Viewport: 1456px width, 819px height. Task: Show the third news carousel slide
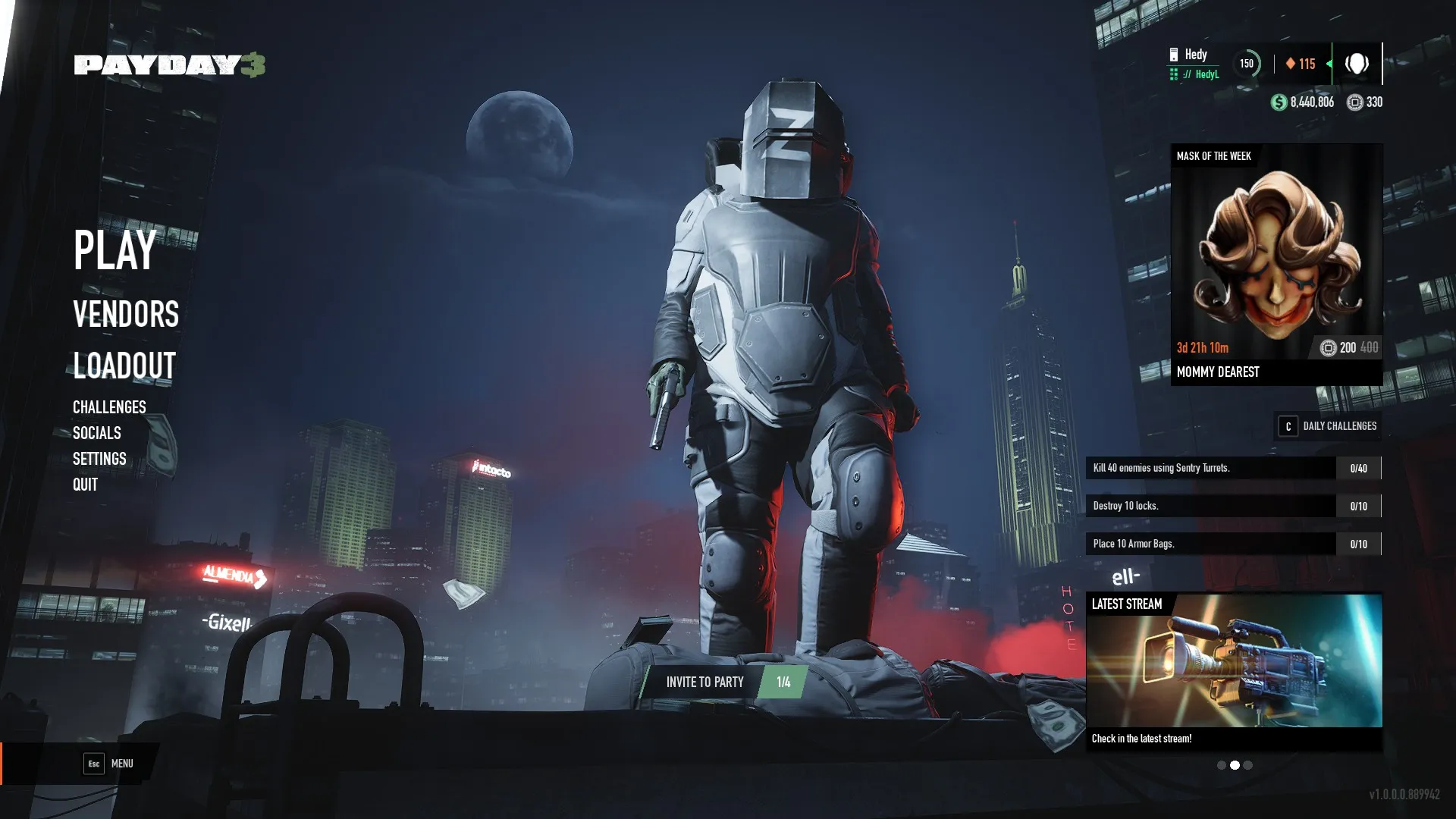pos(1248,765)
